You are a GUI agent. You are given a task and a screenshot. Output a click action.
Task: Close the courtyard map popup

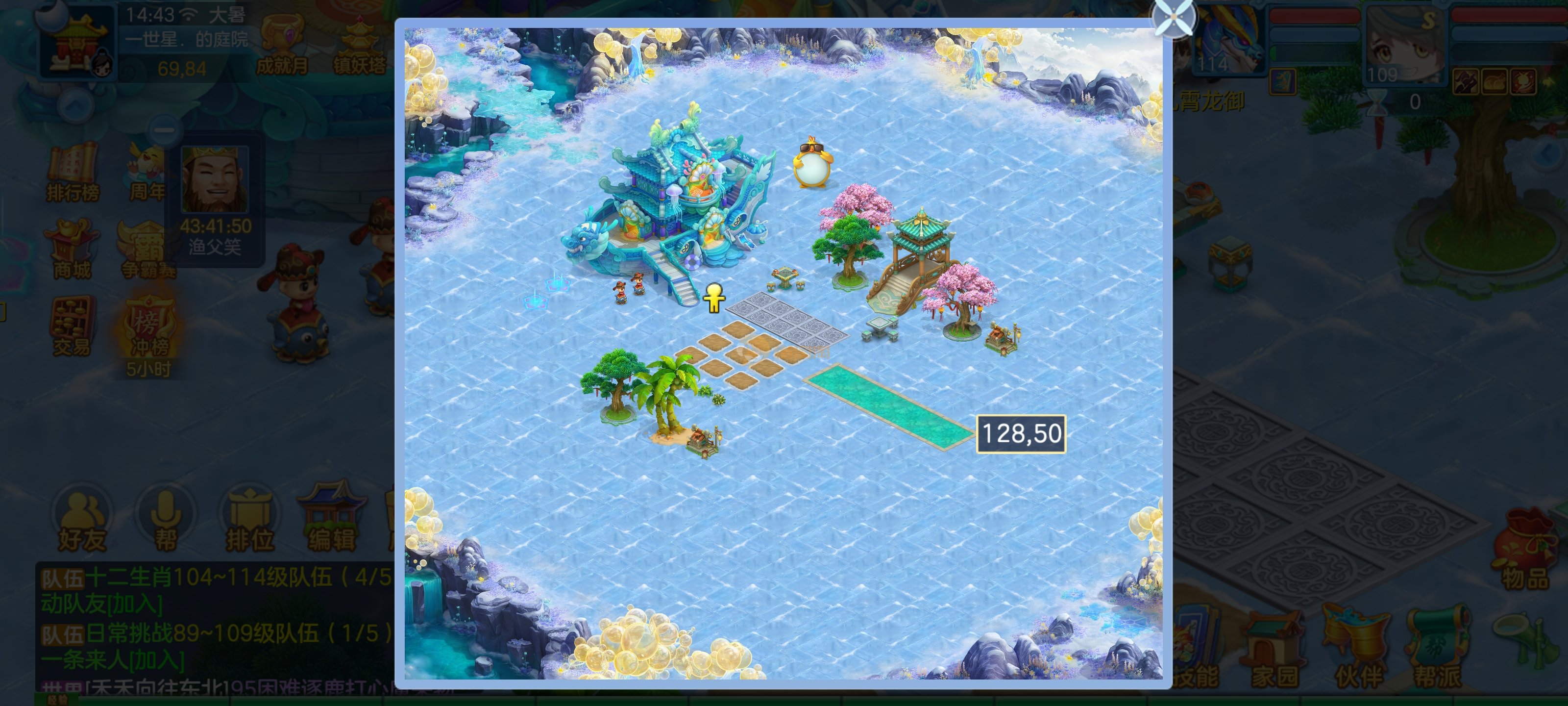pos(1174,18)
